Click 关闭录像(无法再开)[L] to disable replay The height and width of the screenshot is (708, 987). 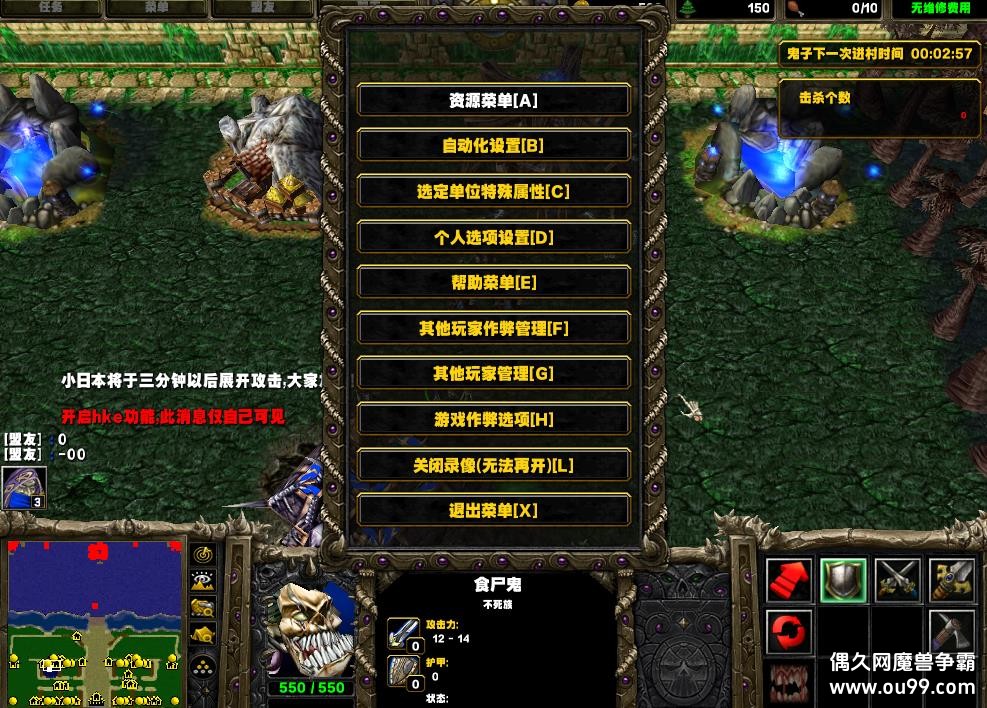point(493,465)
